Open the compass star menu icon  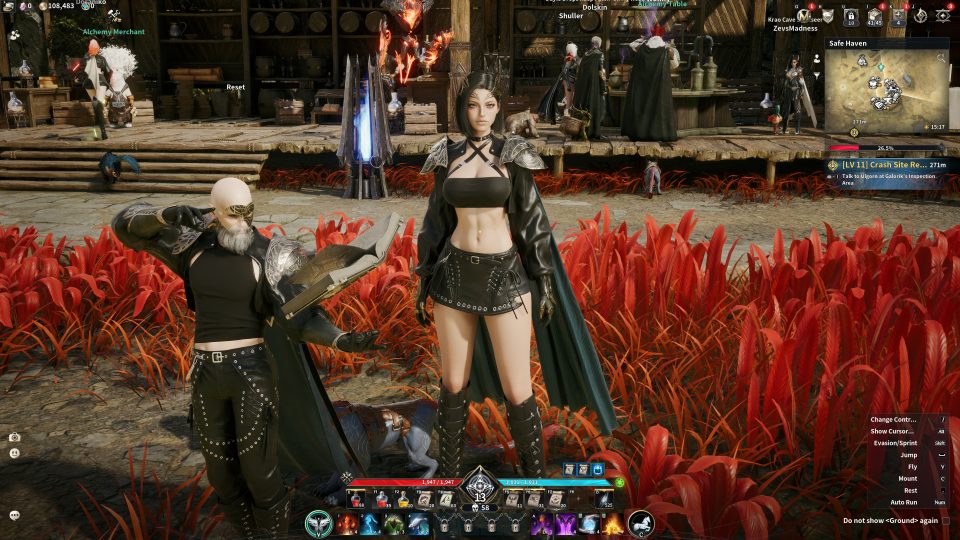click(919, 15)
